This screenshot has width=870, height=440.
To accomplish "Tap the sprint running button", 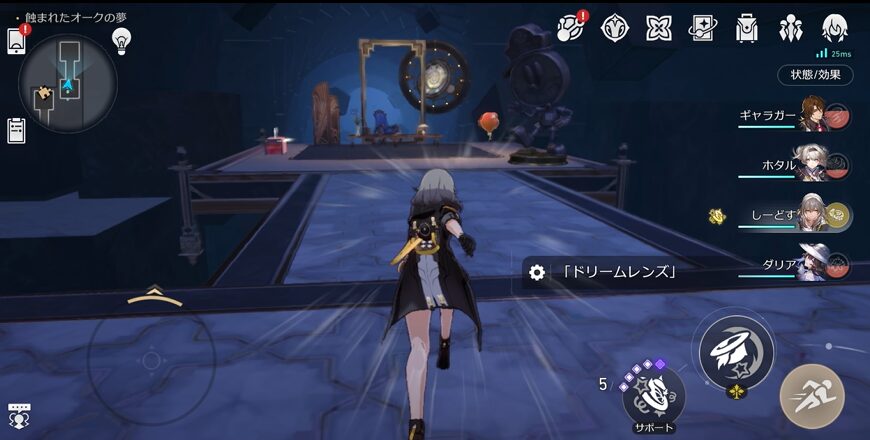I will (x=812, y=396).
